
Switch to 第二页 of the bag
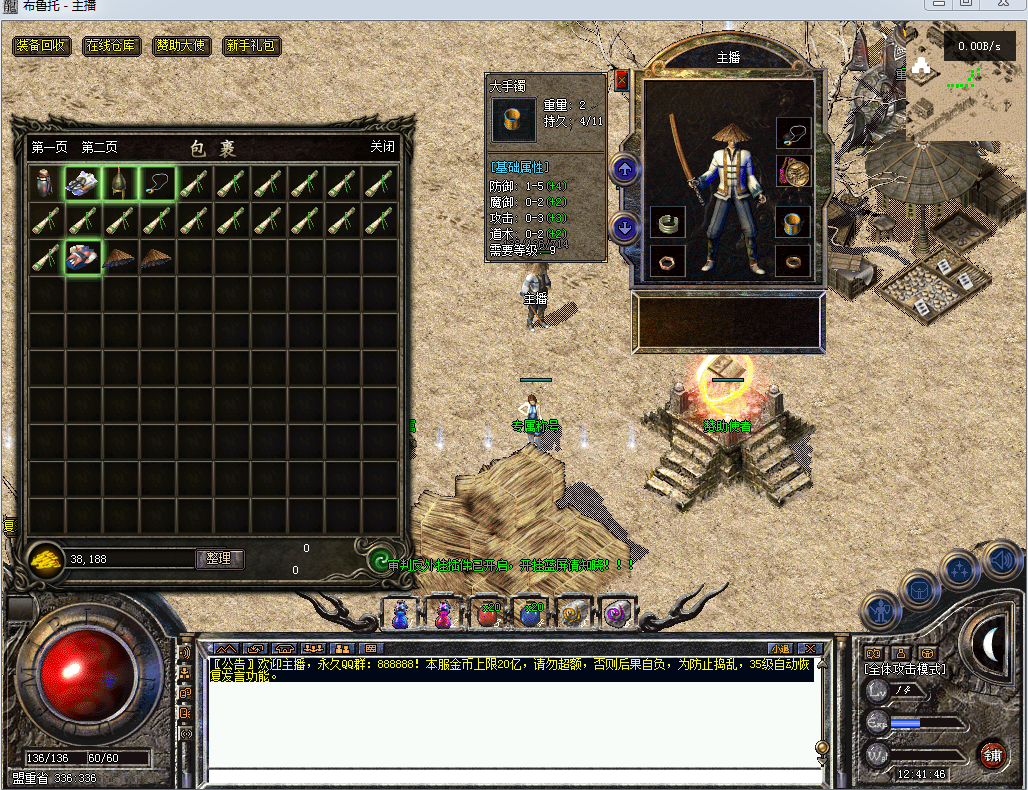click(99, 147)
